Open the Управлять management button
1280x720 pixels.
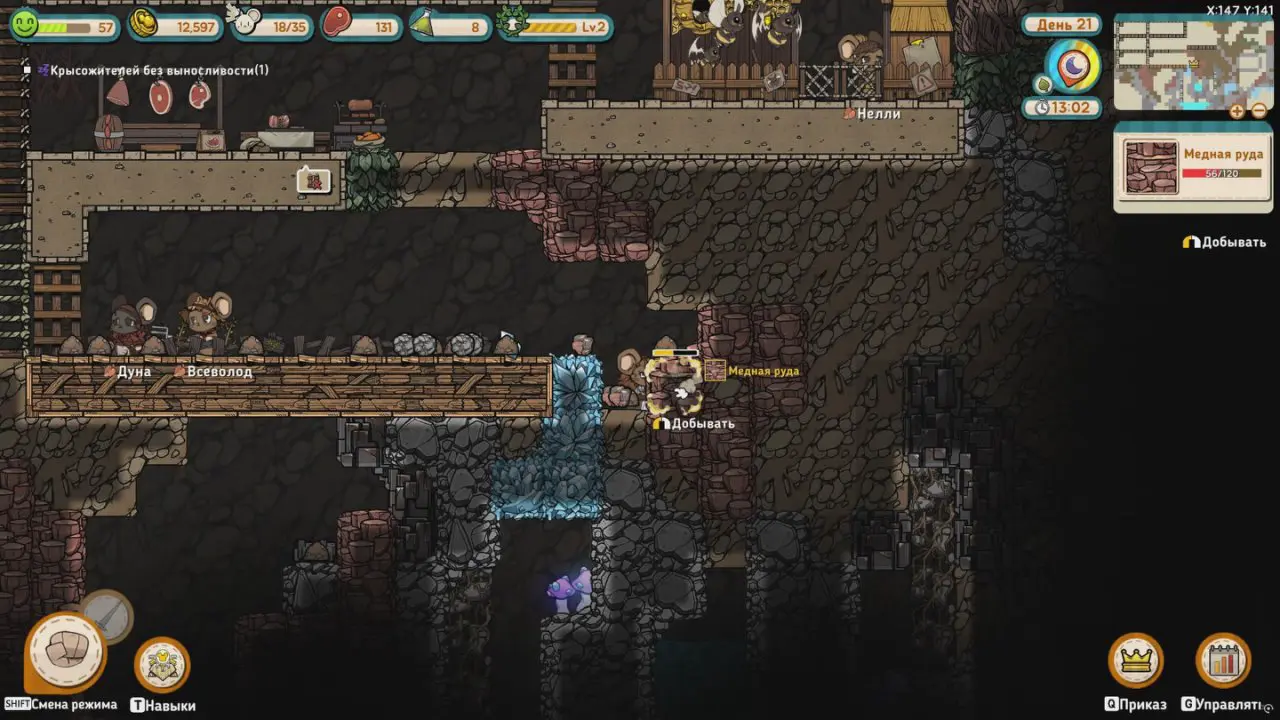1223,660
